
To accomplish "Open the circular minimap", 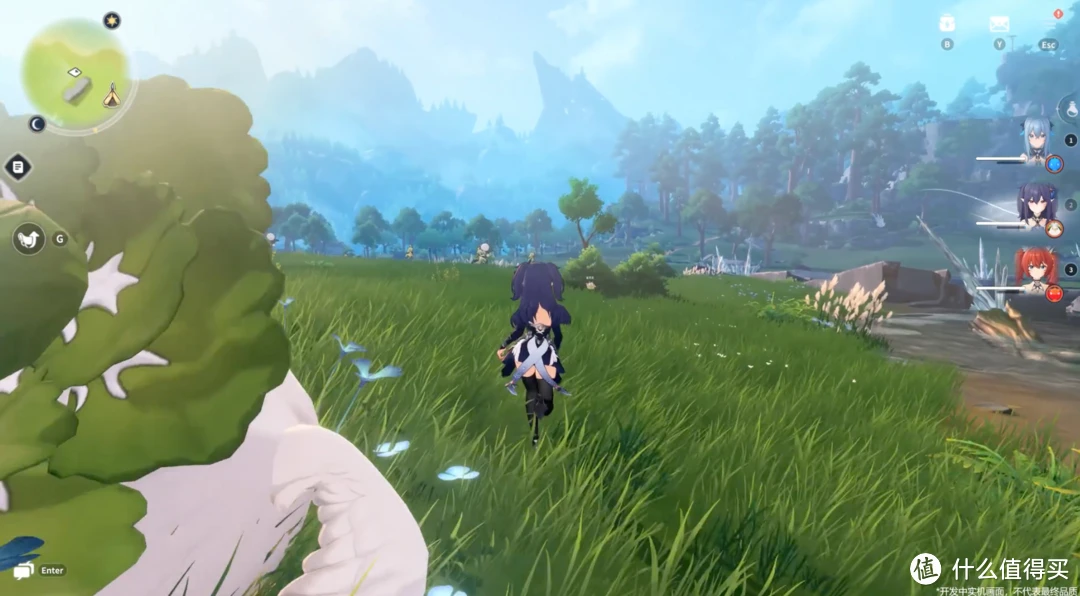I will click(75, 75).
